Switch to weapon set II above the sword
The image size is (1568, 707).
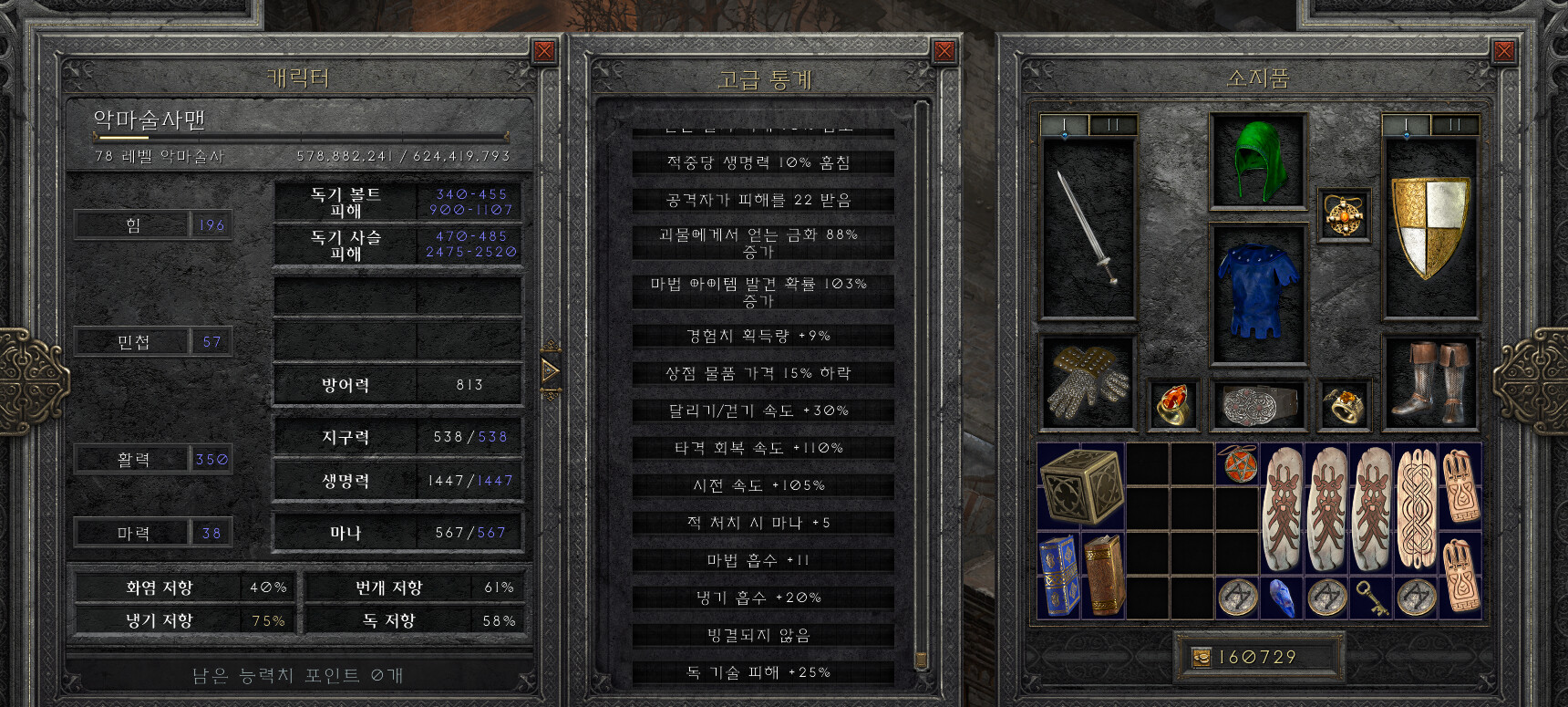(1112, 125)
